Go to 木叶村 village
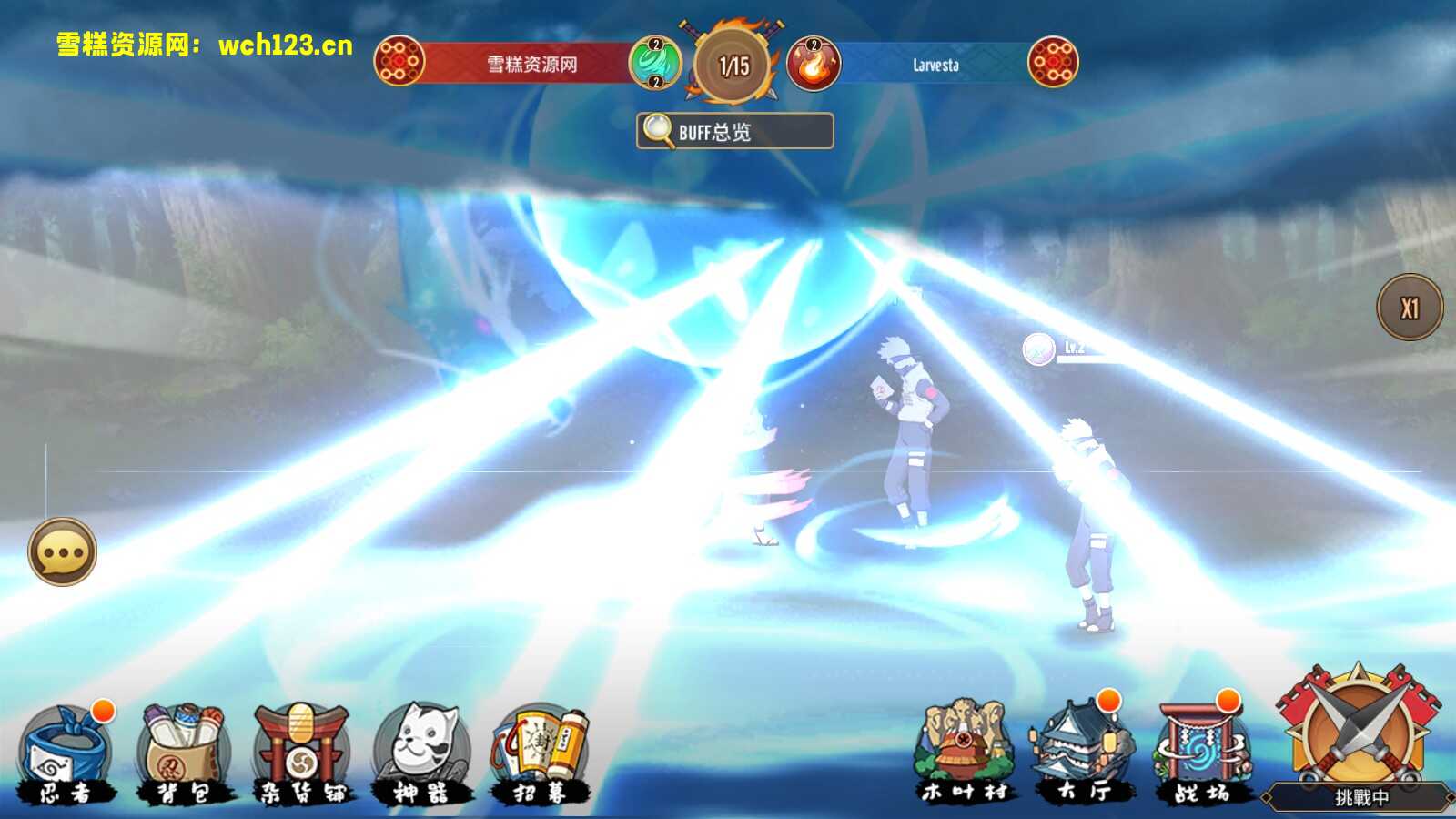This screenshot has width=1456, height=819. click(965, 752)
